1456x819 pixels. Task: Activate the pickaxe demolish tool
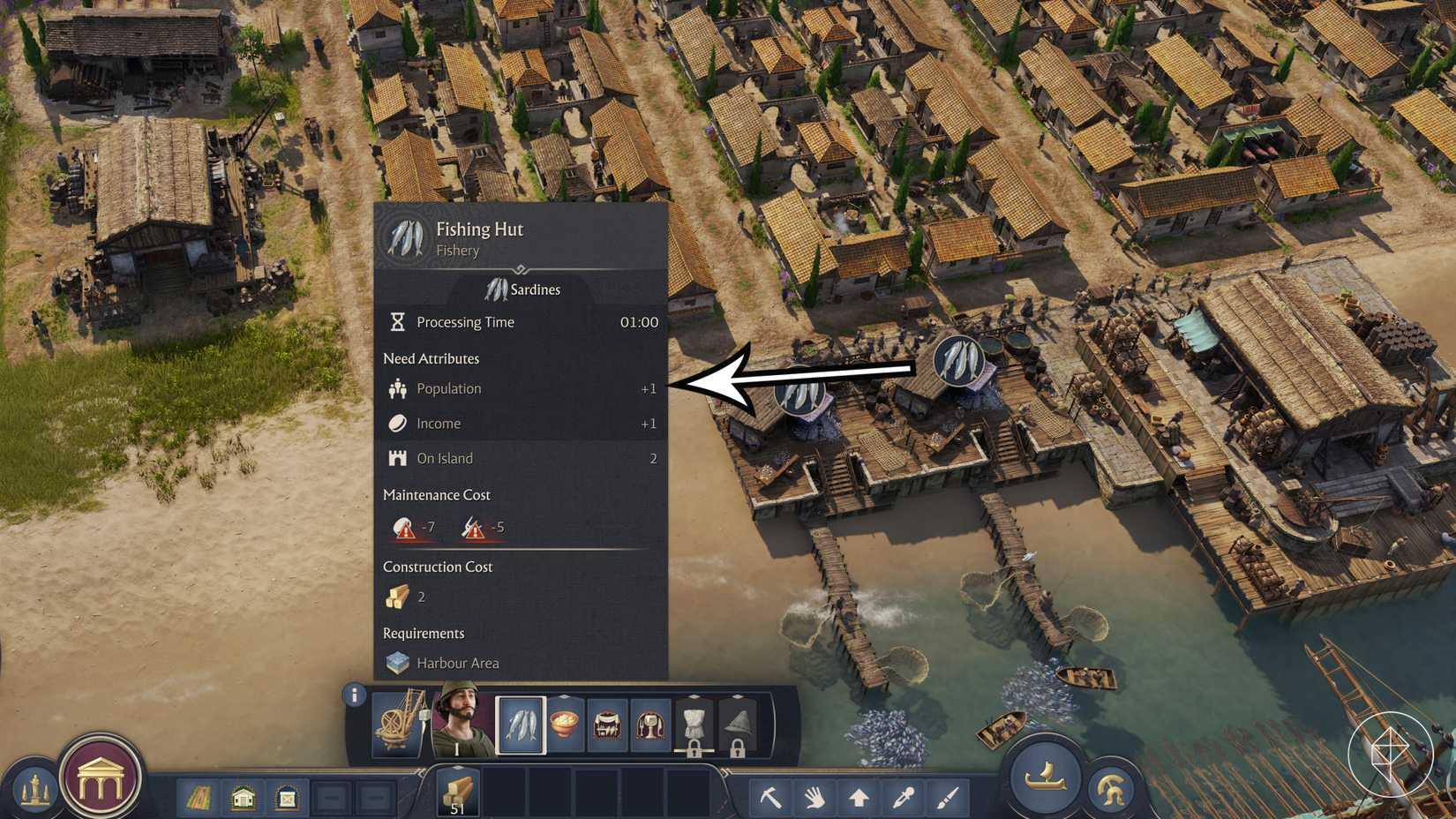(770, 798)
